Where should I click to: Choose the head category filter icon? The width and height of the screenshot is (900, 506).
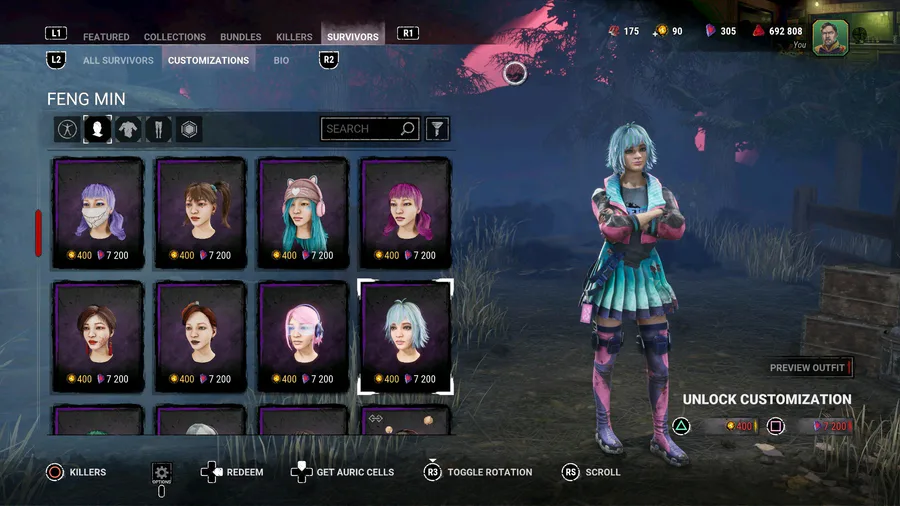(97, 129)
